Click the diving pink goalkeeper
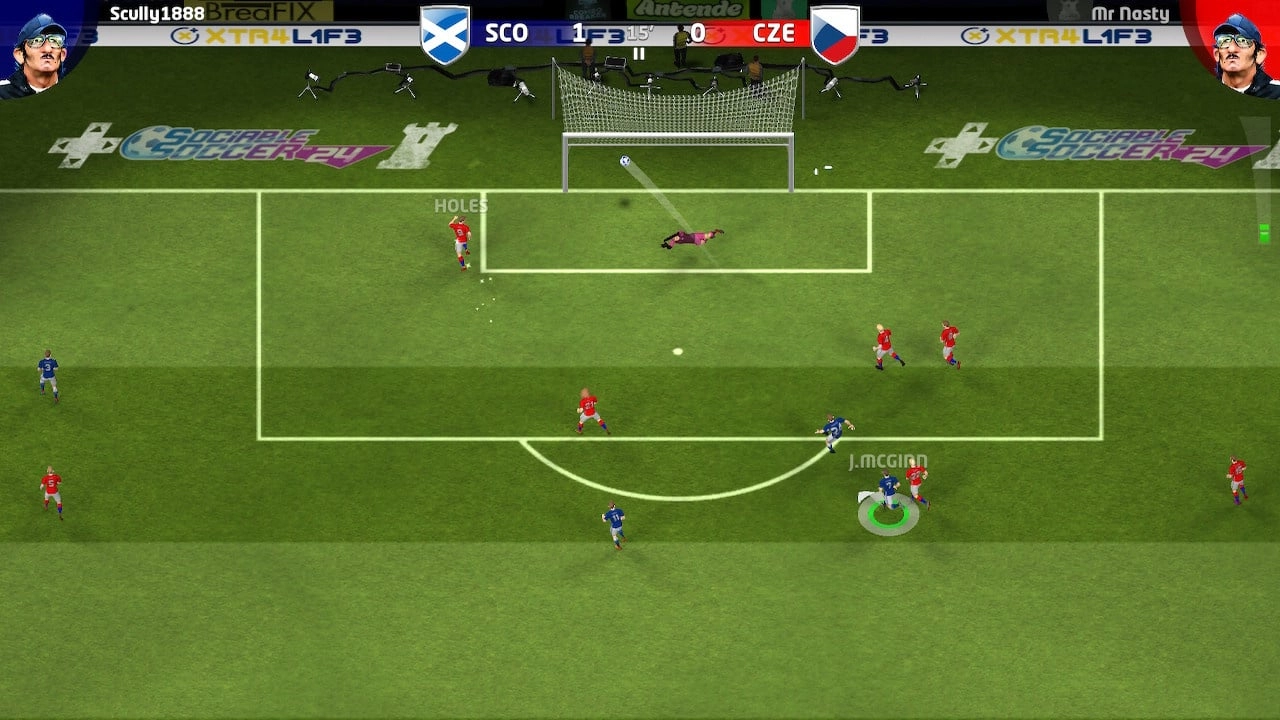Image resolution: width=1280 pixels, height=720 pixels. (x=690, y=237)
